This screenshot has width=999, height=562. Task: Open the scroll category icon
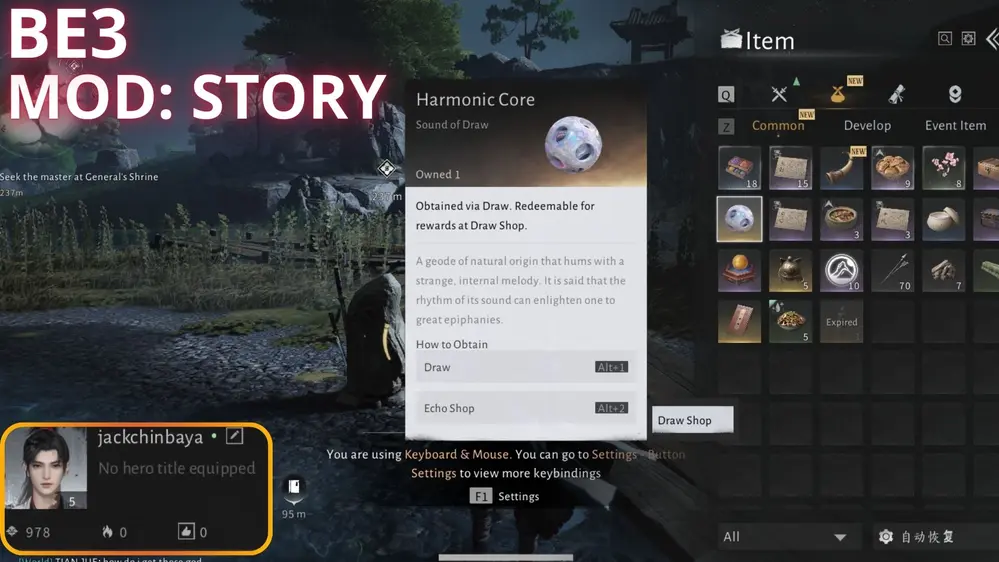(897, 94)
